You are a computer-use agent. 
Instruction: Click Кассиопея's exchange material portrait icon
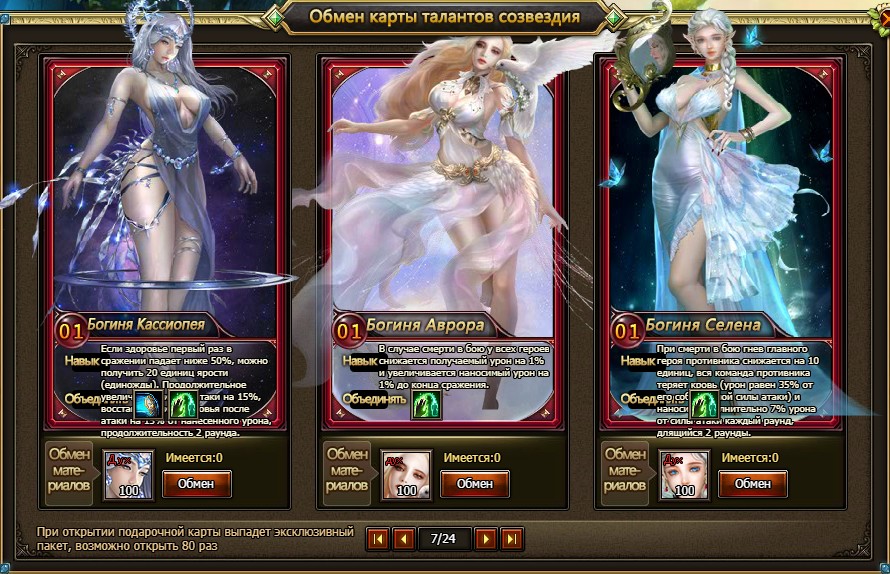tap(129, 475)
